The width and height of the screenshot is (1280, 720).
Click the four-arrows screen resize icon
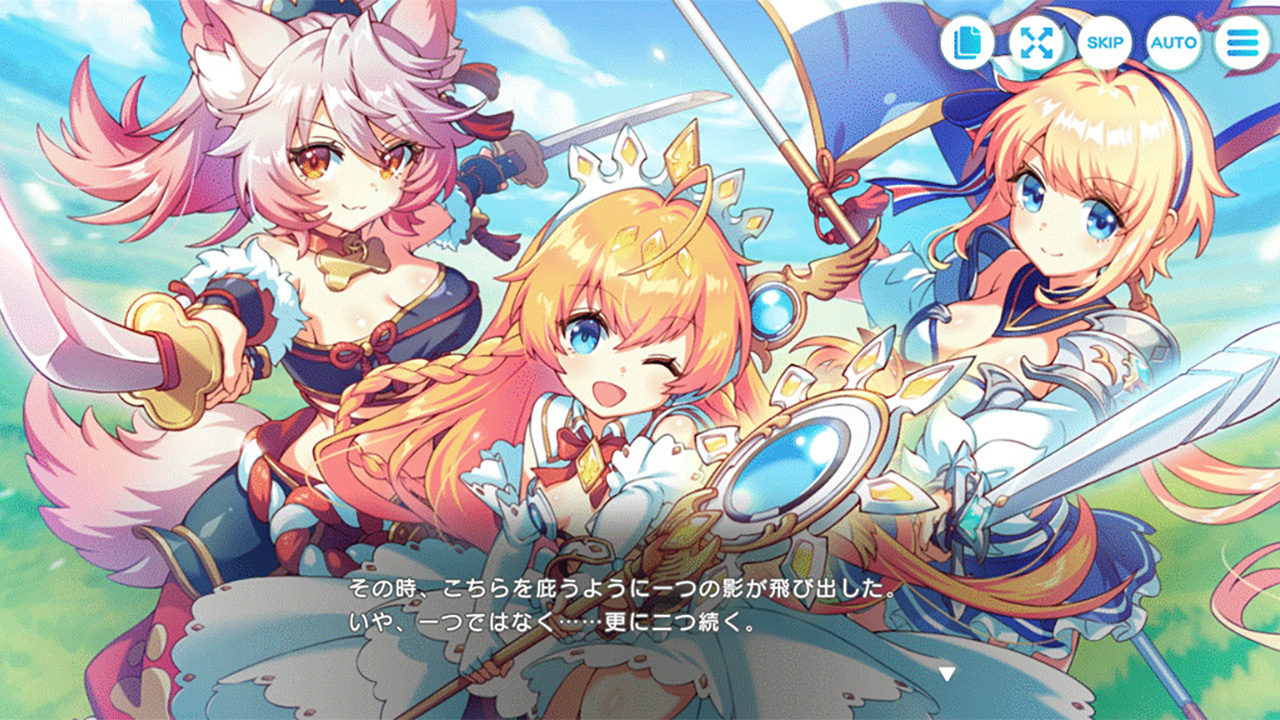click(1037, 43)
